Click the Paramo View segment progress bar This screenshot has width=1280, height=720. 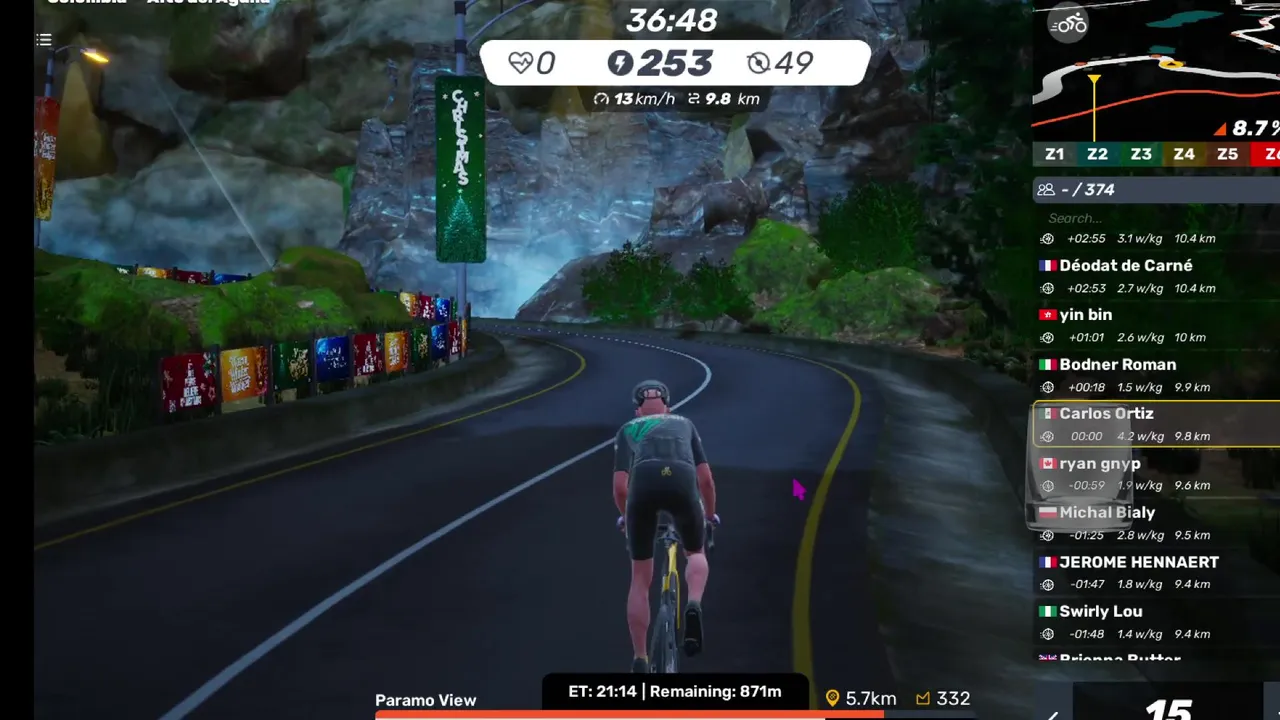point(629,715)
